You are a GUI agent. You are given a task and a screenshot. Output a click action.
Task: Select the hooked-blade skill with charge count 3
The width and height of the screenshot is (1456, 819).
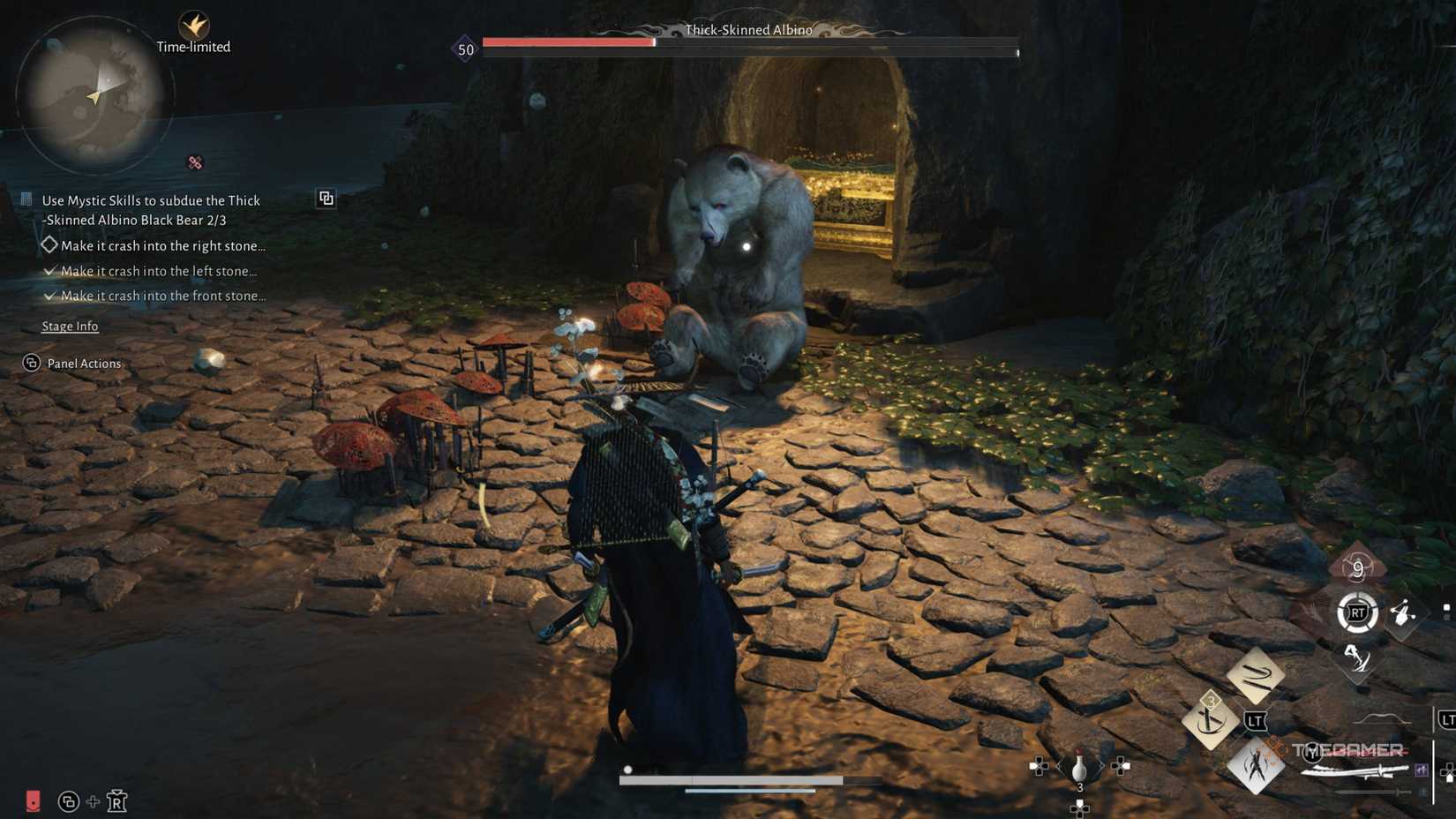pos(1210,720)
